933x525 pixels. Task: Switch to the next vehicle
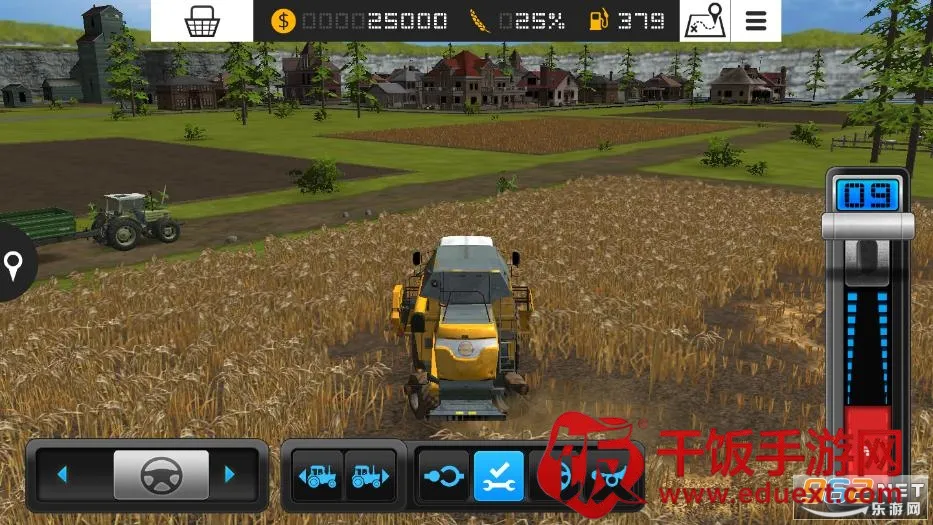click(367, 476)
